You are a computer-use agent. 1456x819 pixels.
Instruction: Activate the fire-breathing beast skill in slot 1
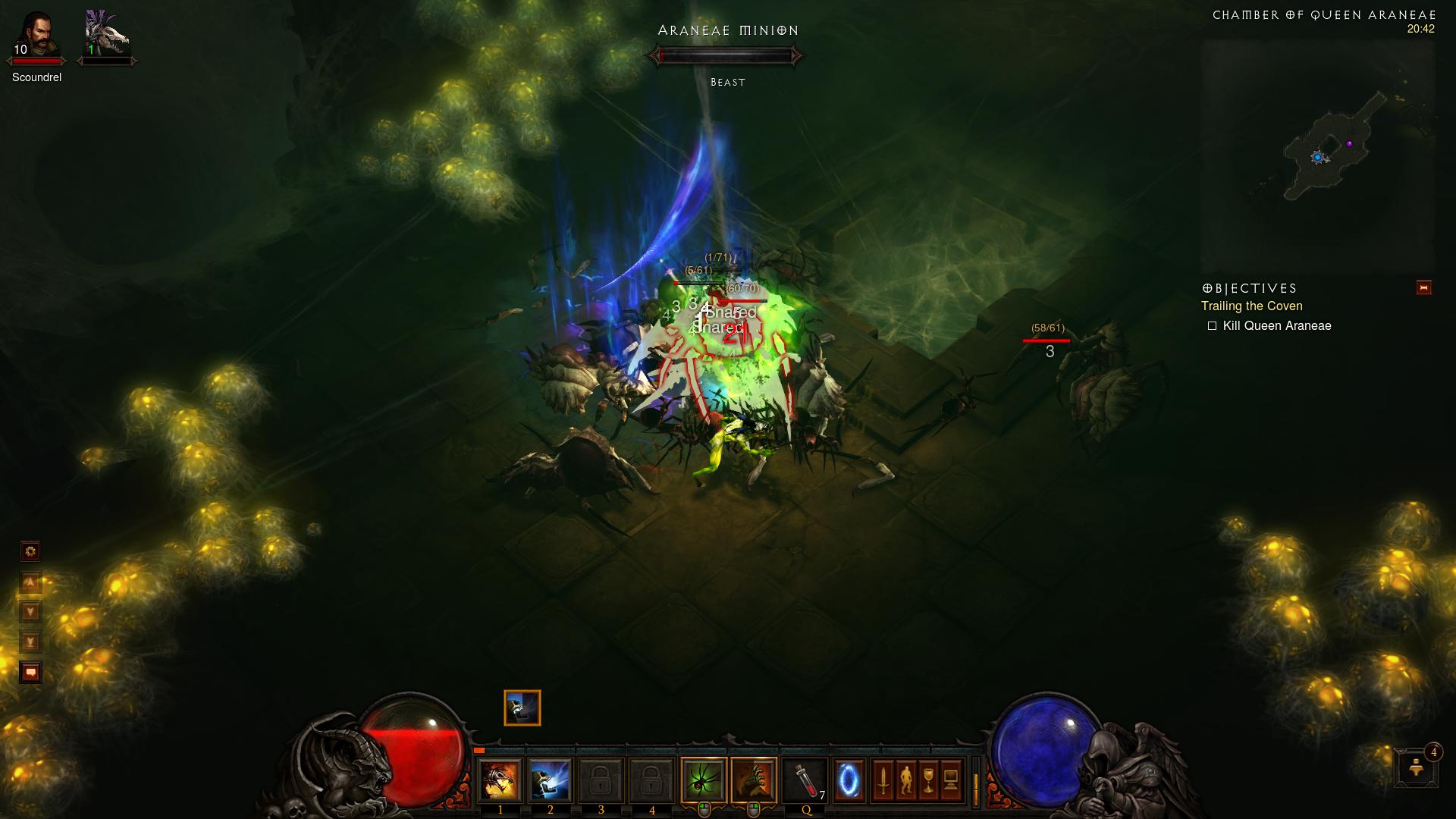pos(500,780)
